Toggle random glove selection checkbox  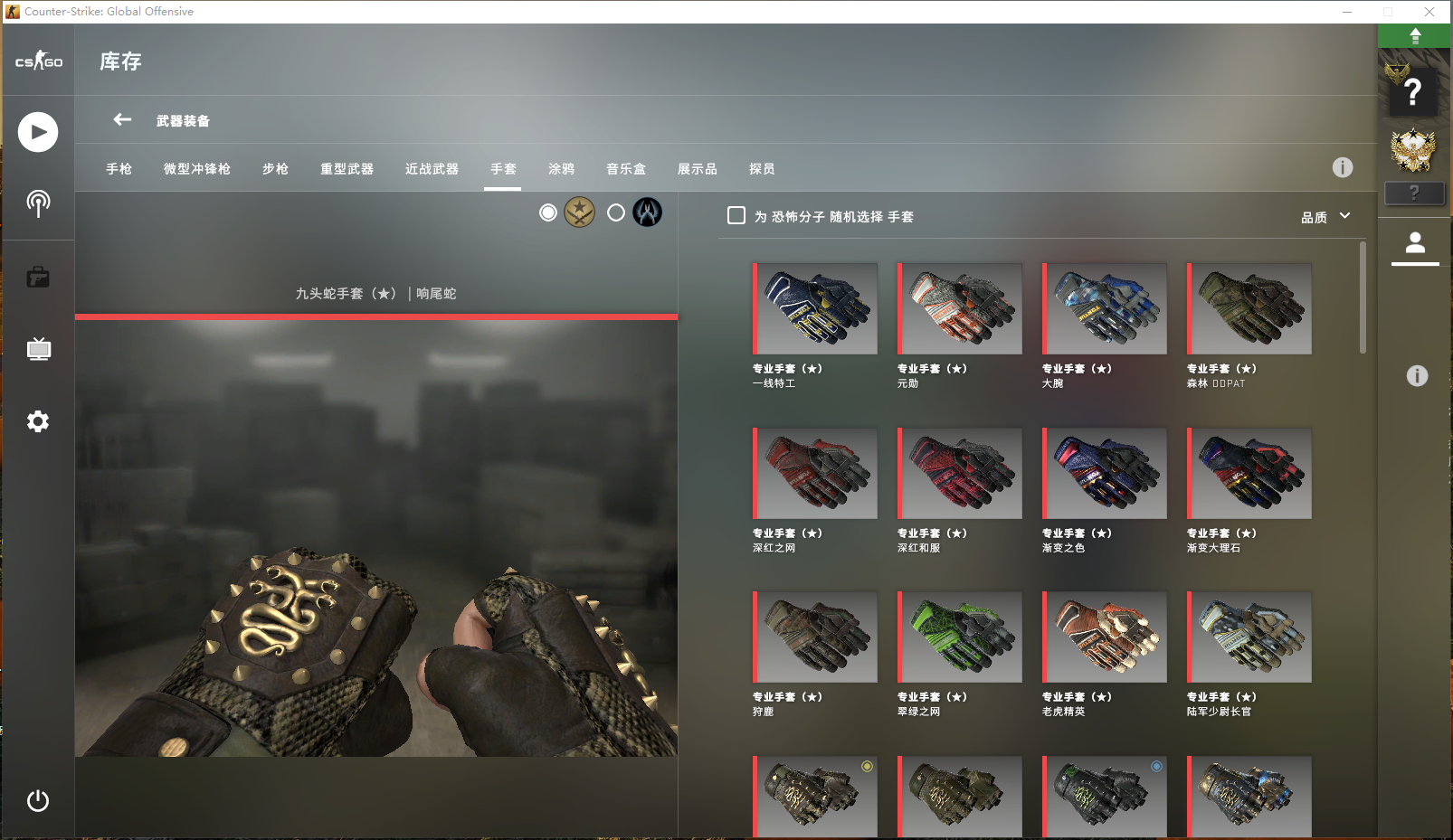click(736, 216)
